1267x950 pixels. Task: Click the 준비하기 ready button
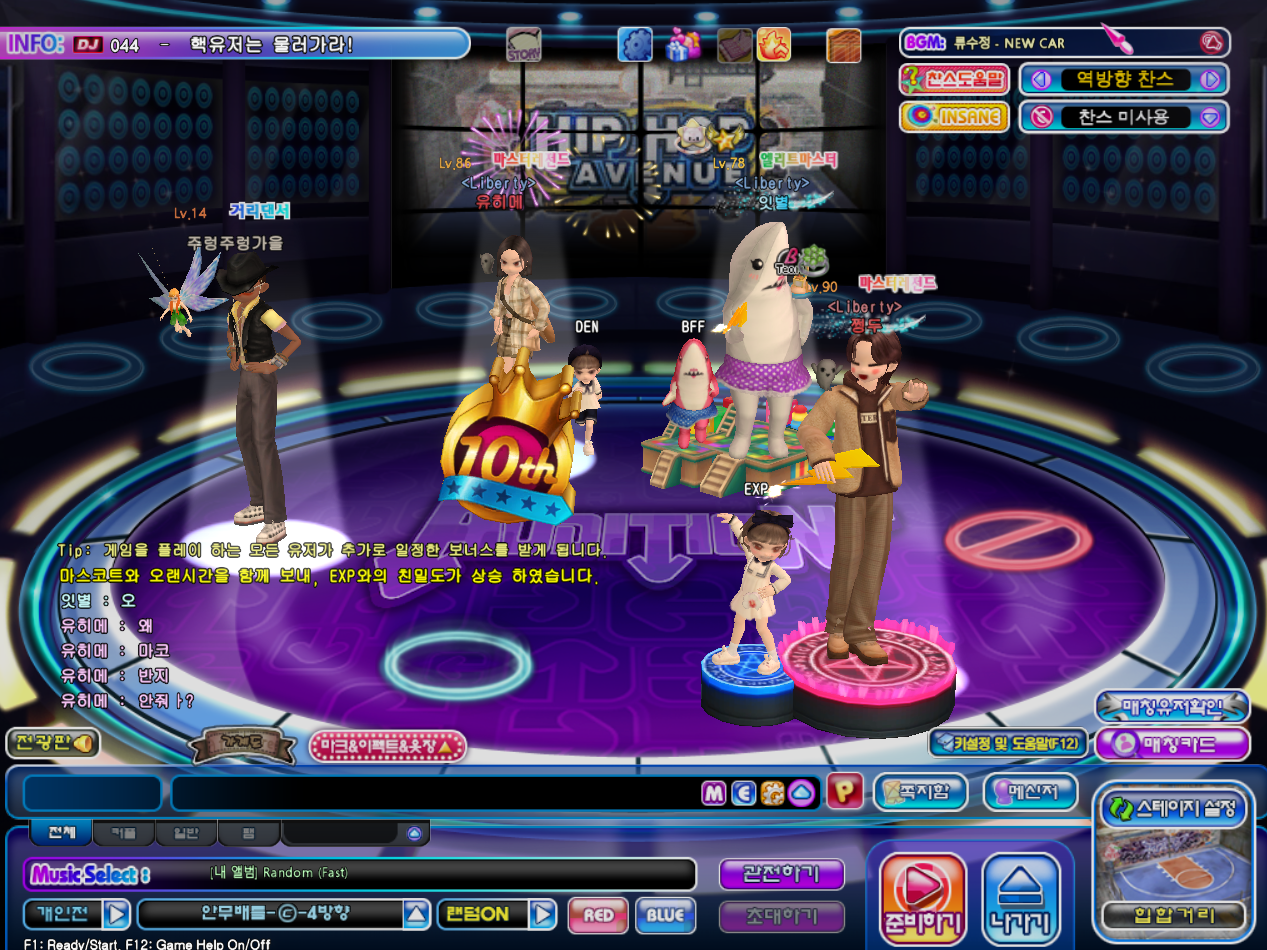pyautogui.click(x=921, y=895)
